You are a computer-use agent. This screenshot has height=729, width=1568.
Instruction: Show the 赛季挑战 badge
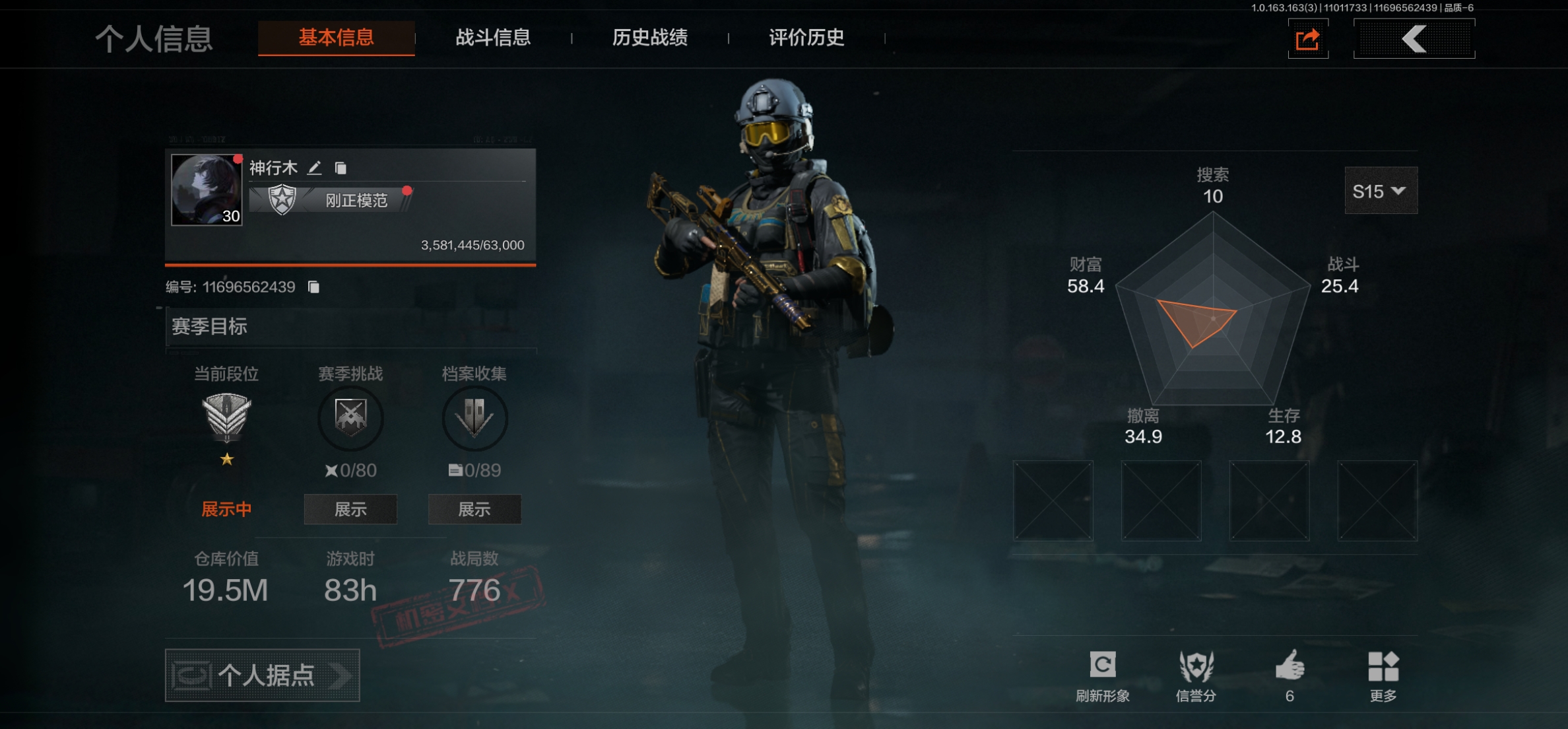[x=350, y=509]
